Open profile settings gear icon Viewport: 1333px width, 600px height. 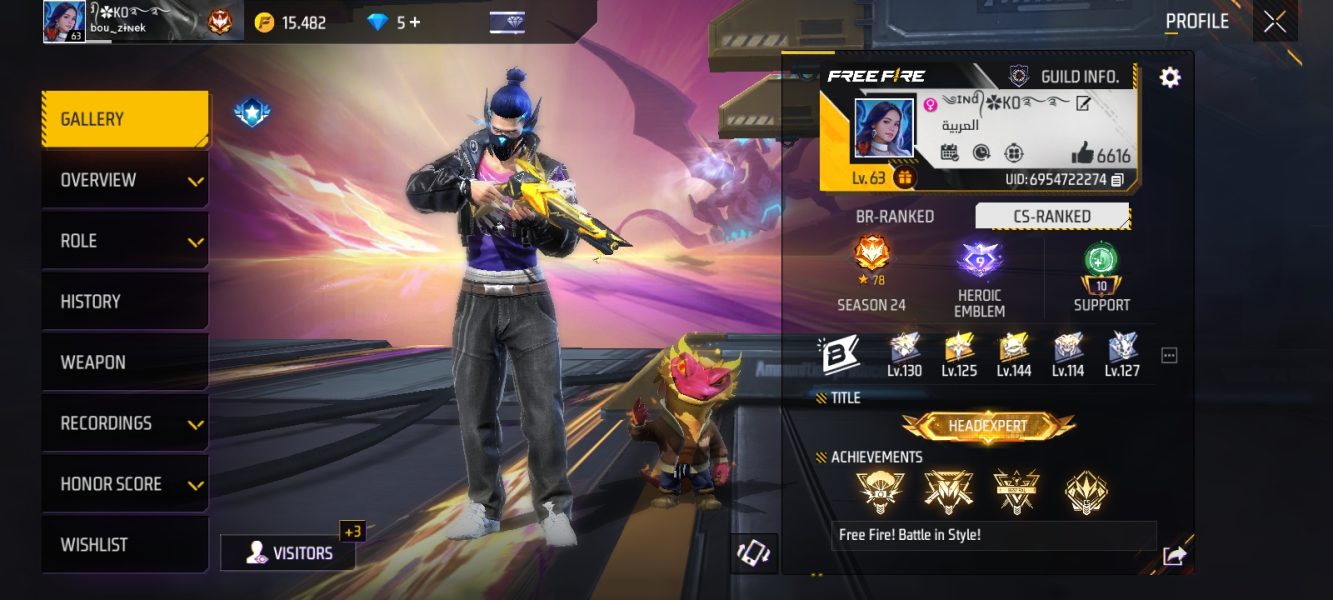pyautogui.click(x=1170, y=77)
